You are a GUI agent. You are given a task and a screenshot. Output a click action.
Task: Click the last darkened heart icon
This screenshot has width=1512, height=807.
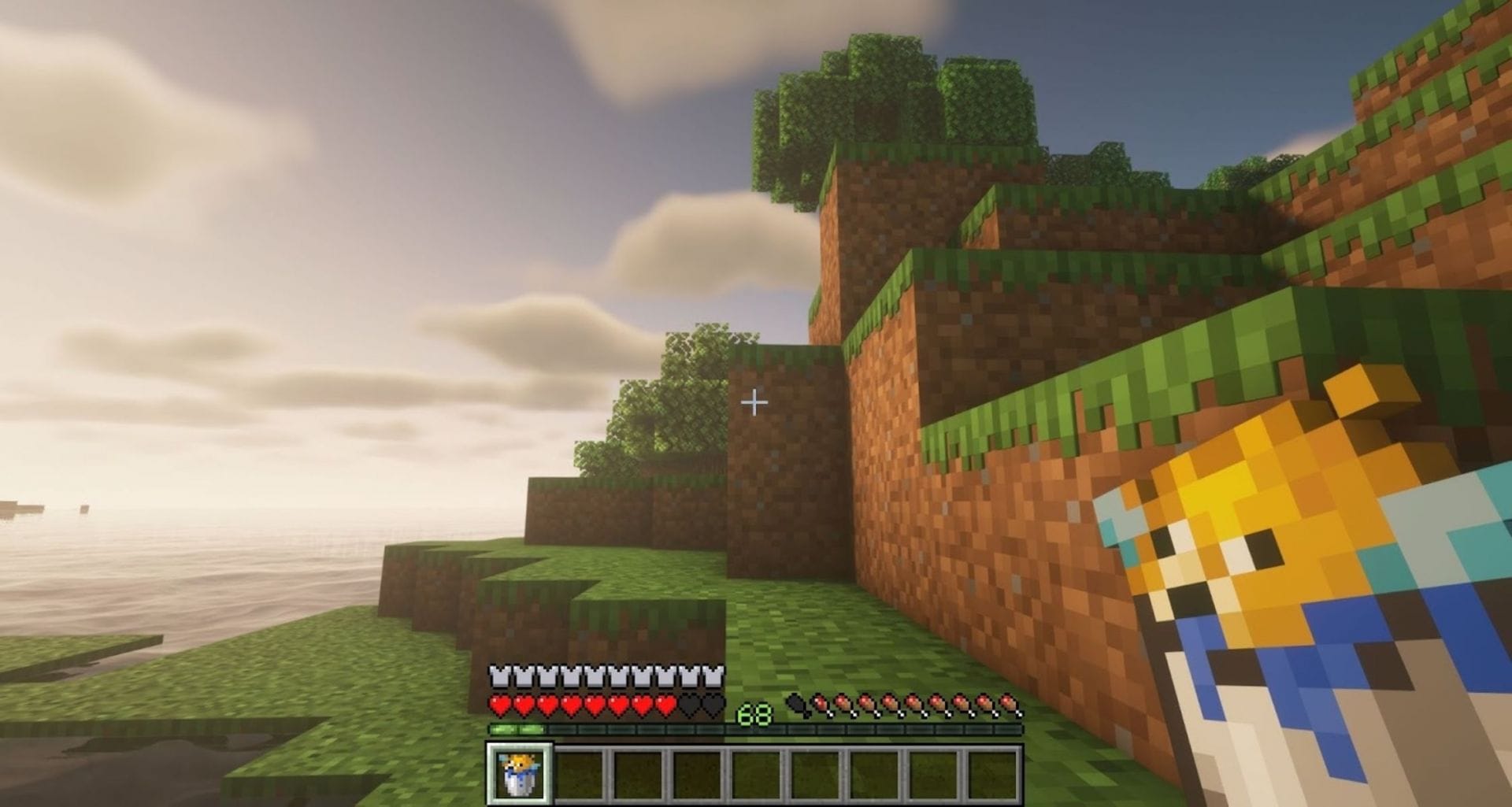tap(712, 705)
